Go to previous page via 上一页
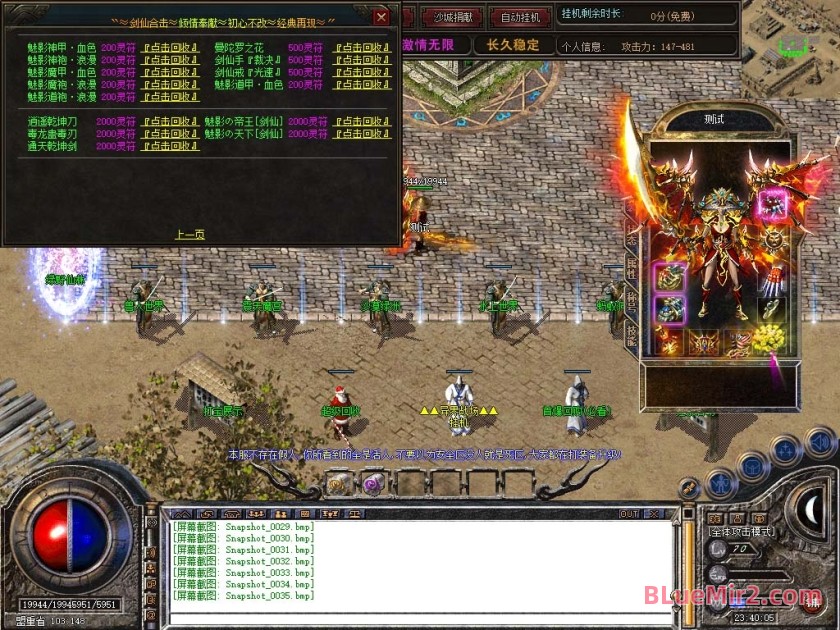This screenshot has width=840, height=630. pos(190,234)
